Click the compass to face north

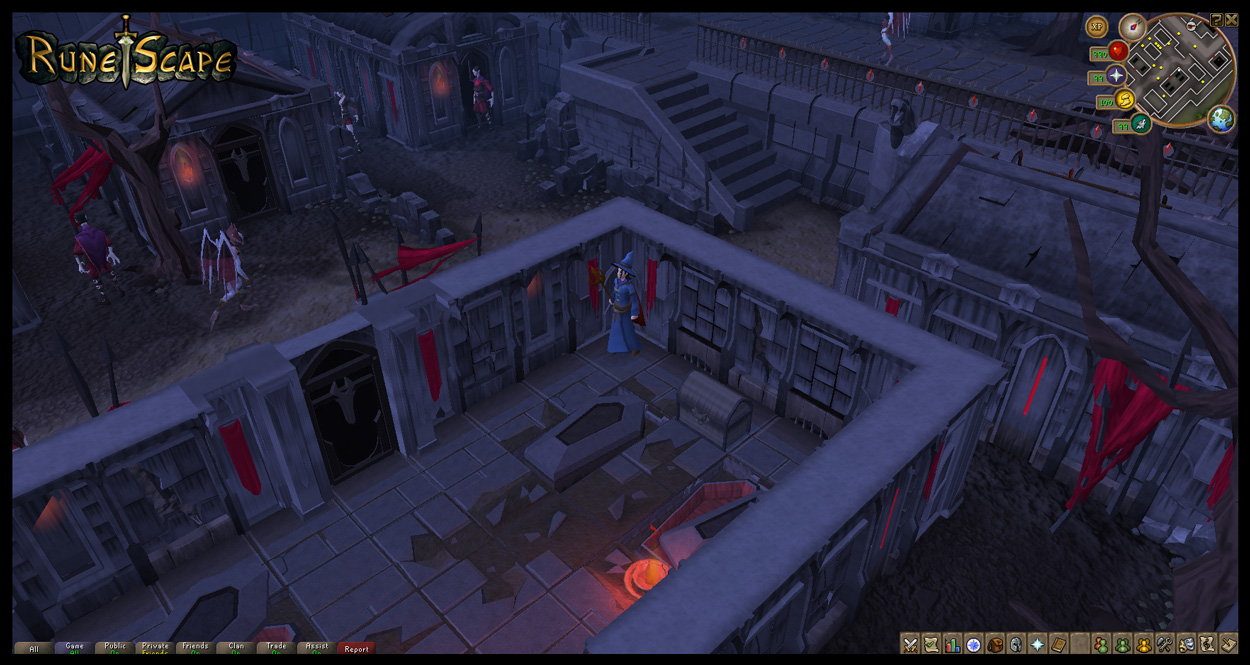click(1132, 26)
